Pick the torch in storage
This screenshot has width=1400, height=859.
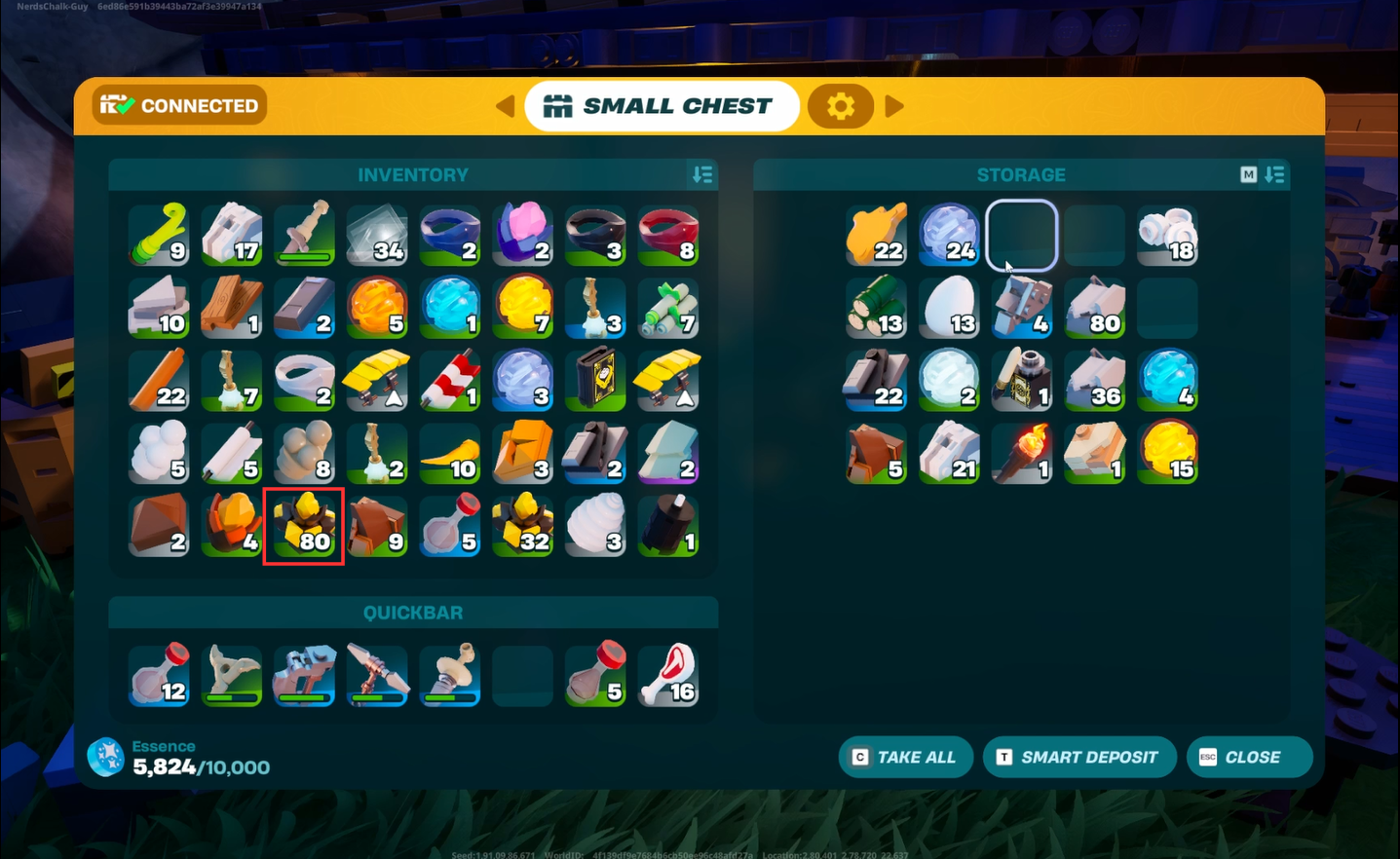[1021, 454]
